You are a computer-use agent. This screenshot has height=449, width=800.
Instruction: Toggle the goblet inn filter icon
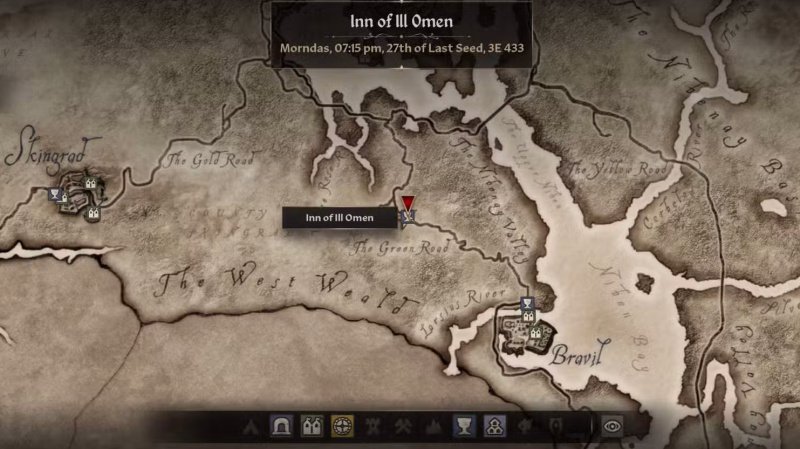coord(462,426)
